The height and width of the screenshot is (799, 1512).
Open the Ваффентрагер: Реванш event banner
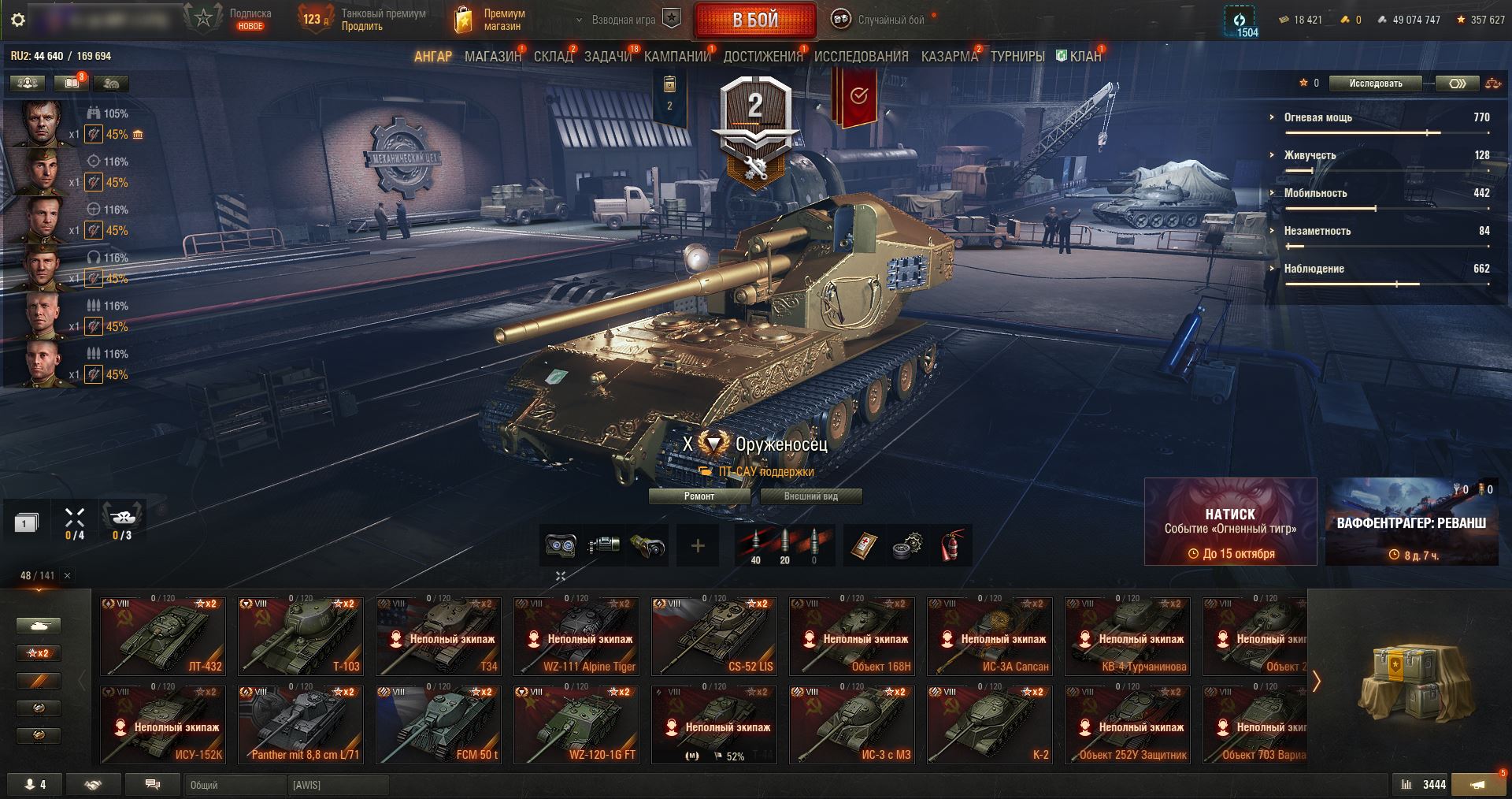1411,522
